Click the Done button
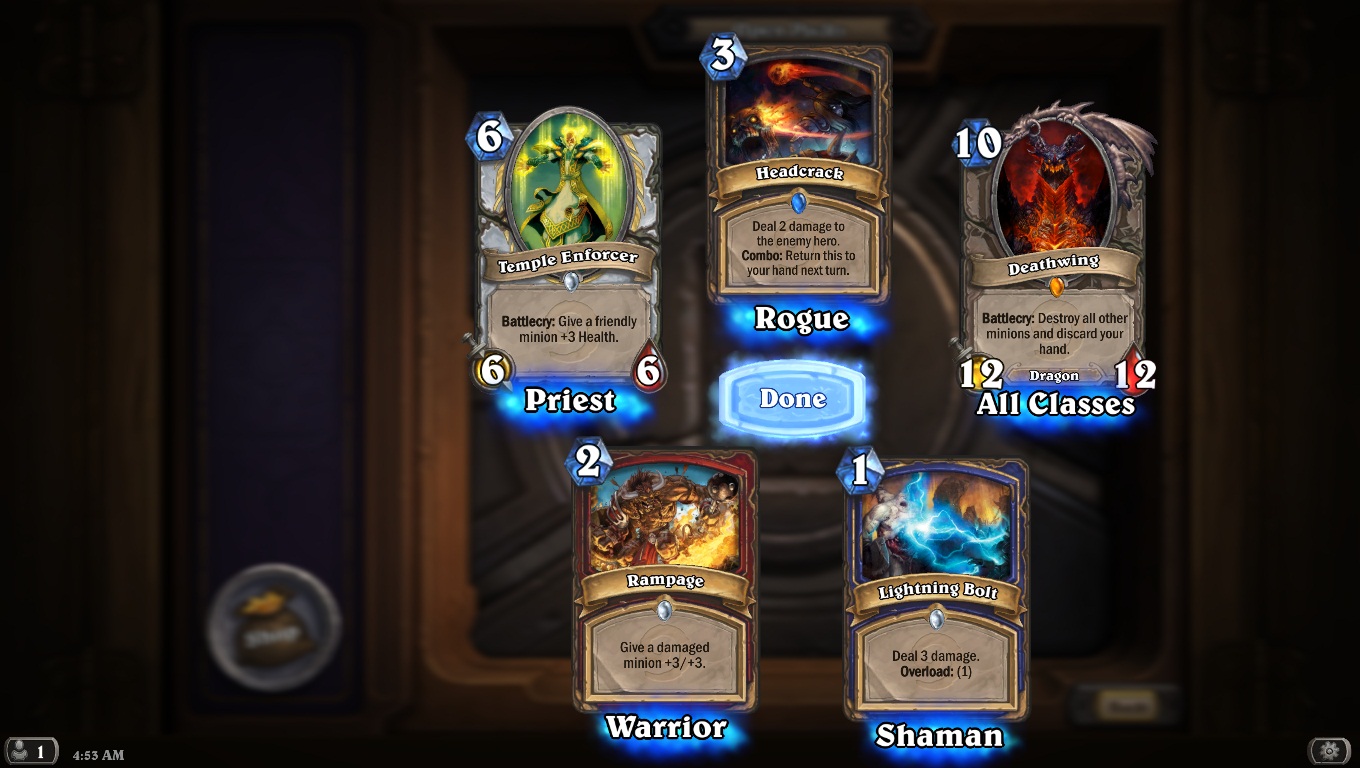Image resolution: width=1360 pixels, height=768 pixels. point(792,397)
